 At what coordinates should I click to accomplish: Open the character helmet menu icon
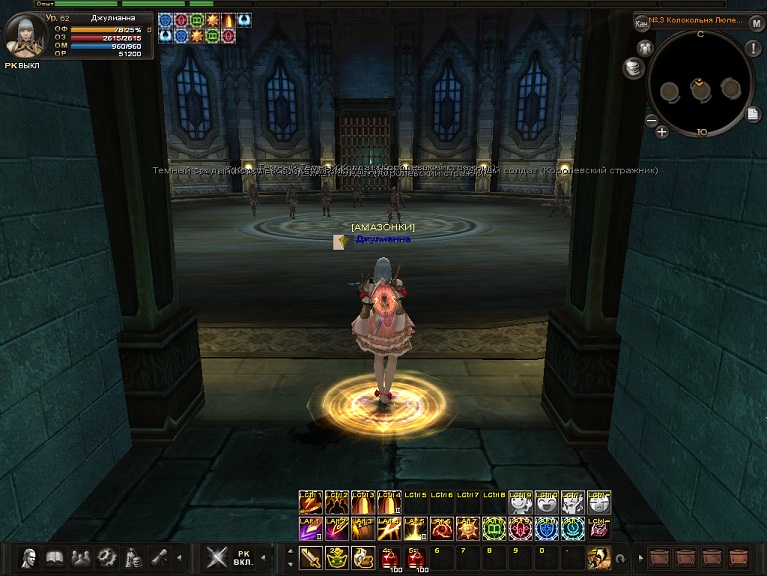coord(29,558)
